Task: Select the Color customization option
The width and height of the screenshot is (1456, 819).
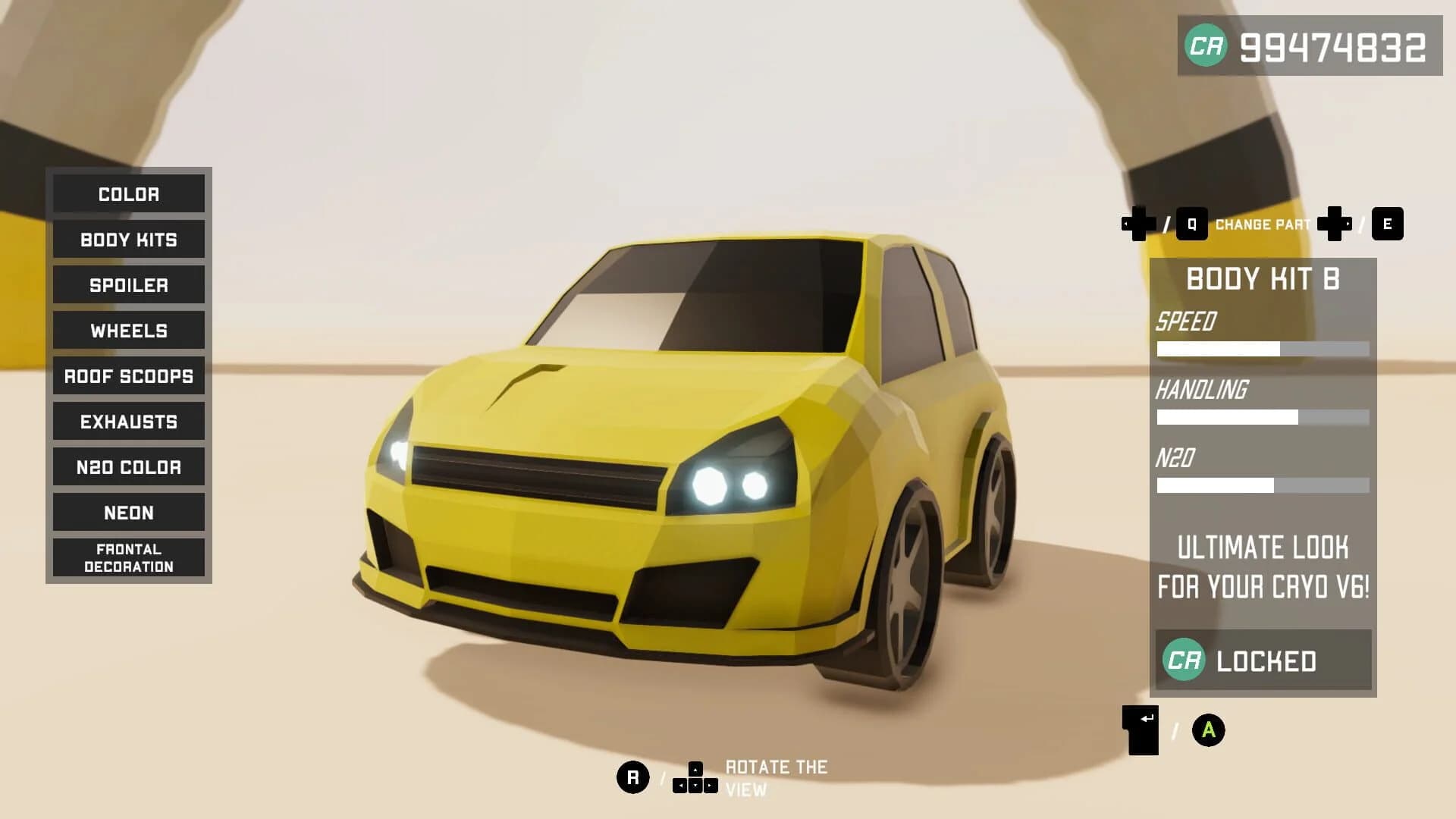Action: [128, 194]
